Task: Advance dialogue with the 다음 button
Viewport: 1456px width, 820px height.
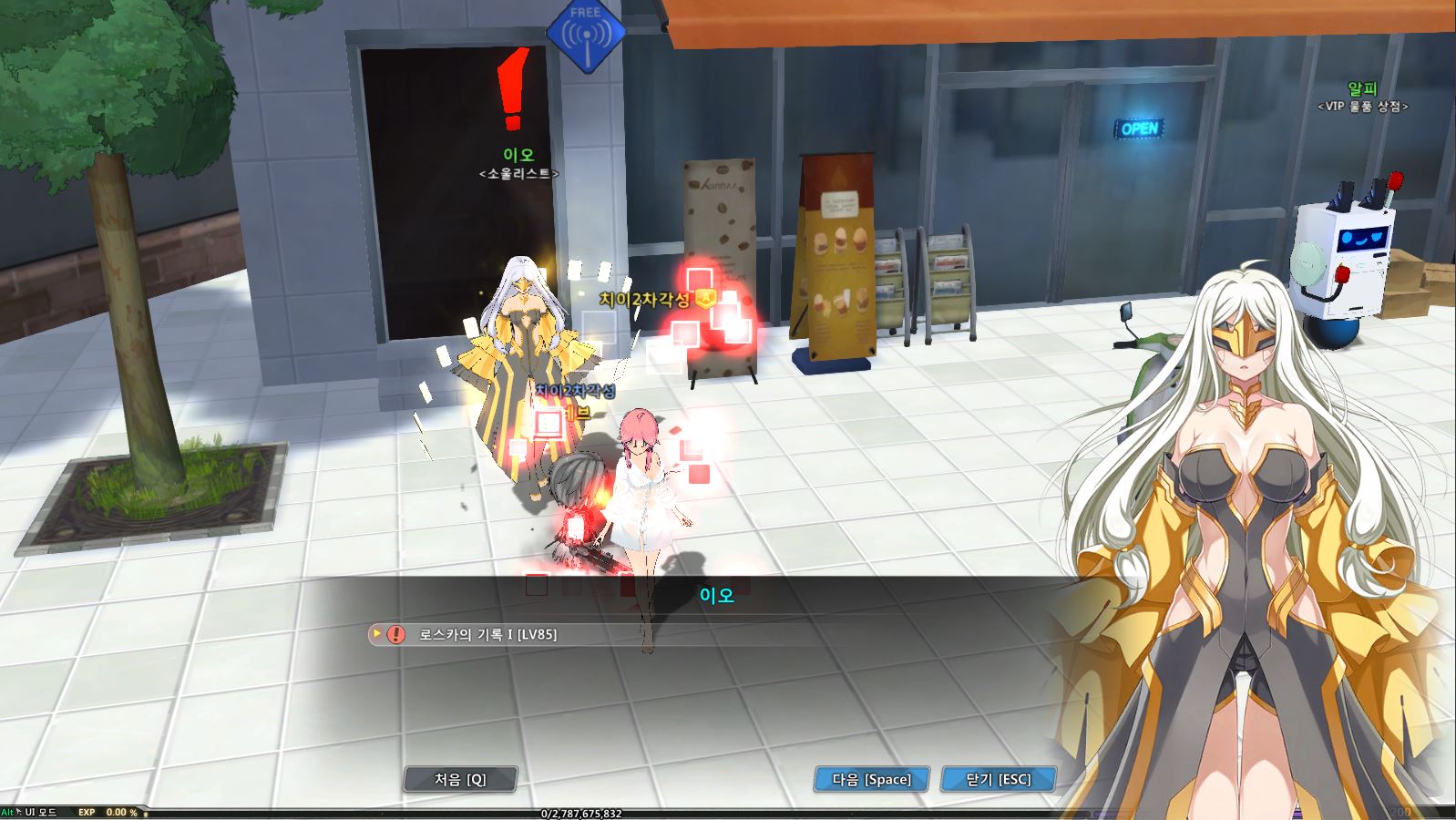Action: [871, 779]
